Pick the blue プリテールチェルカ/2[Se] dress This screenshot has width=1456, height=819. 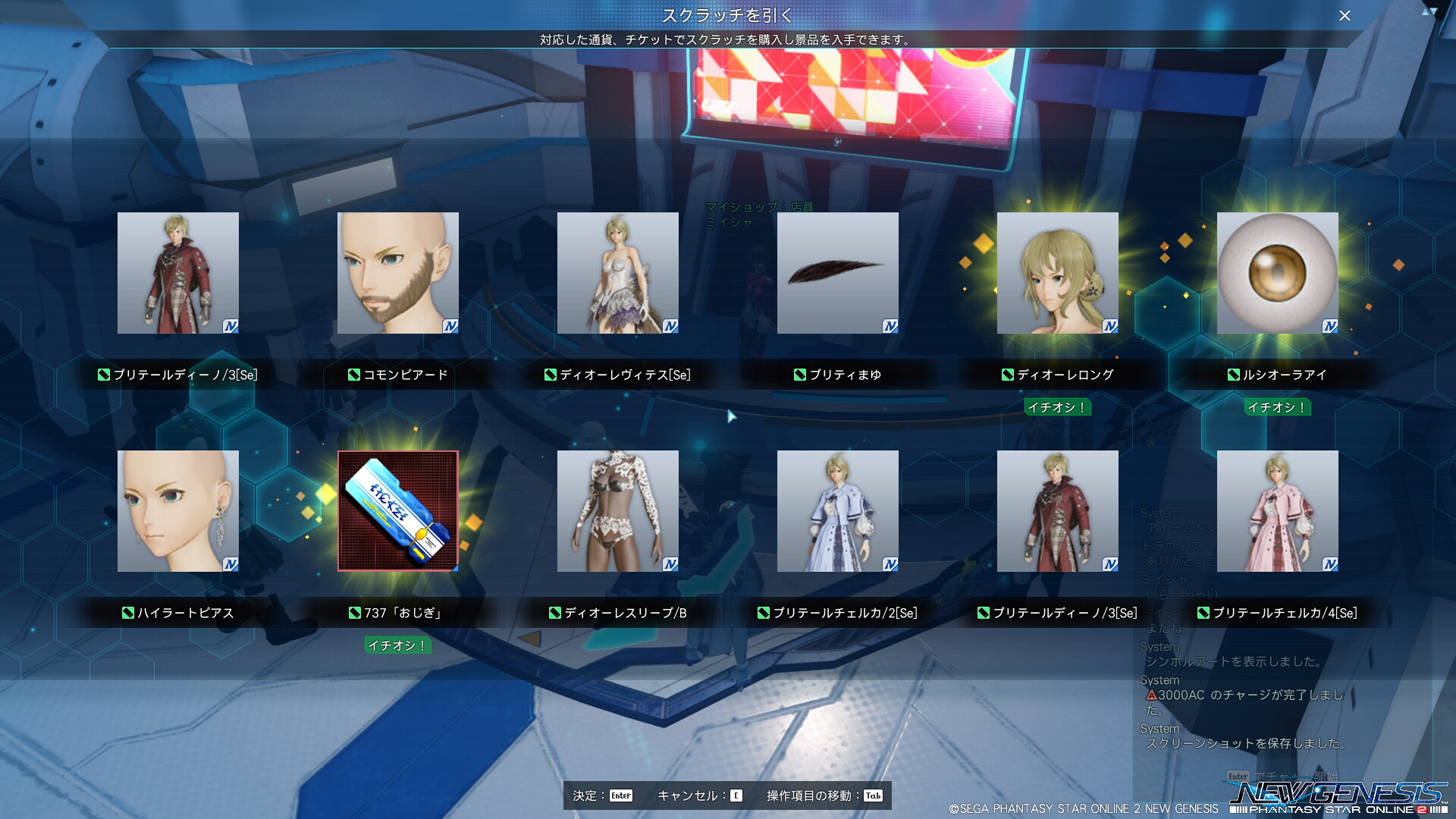point(838,511)
